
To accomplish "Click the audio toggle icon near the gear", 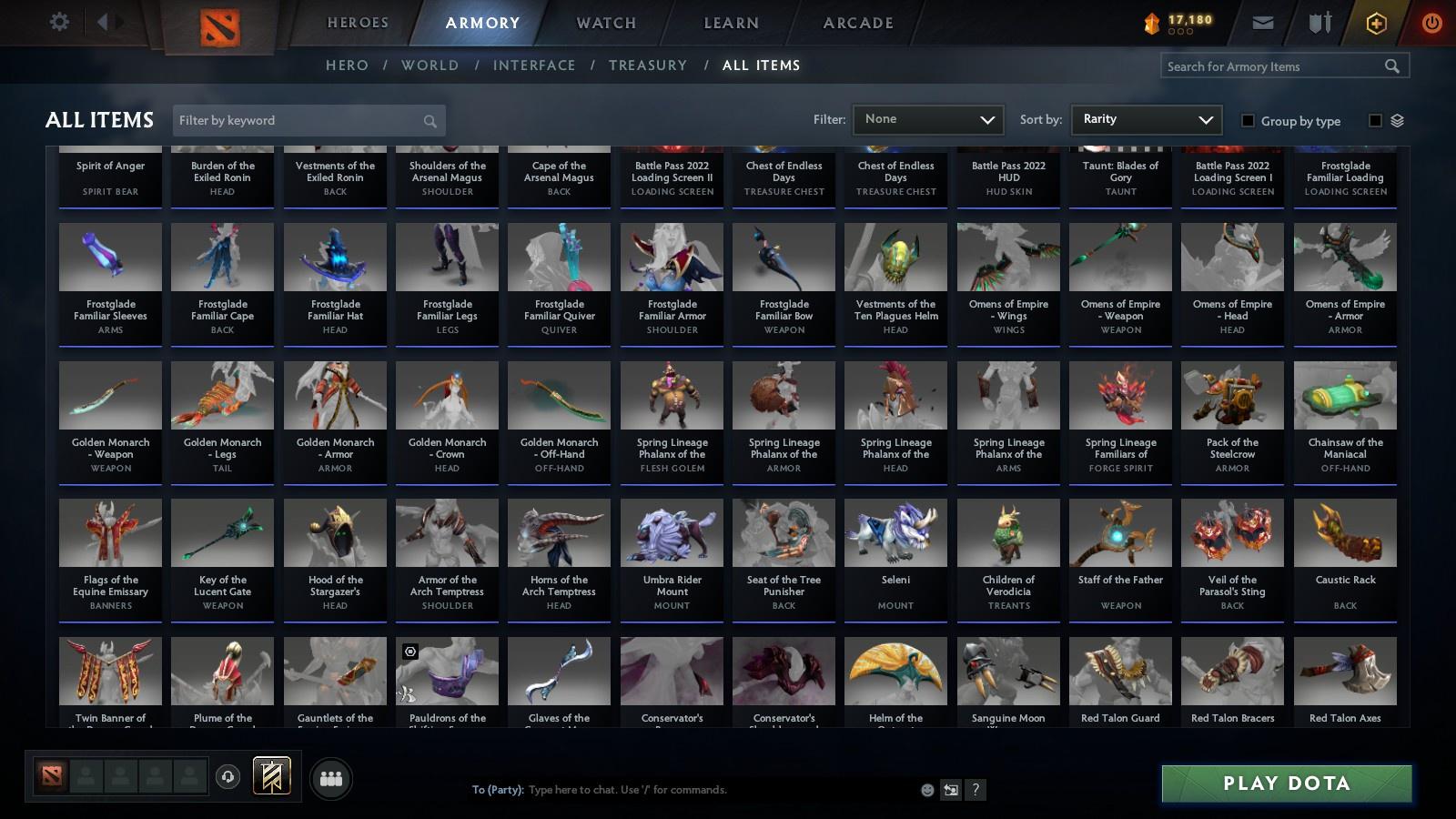I will pos(105,23).
